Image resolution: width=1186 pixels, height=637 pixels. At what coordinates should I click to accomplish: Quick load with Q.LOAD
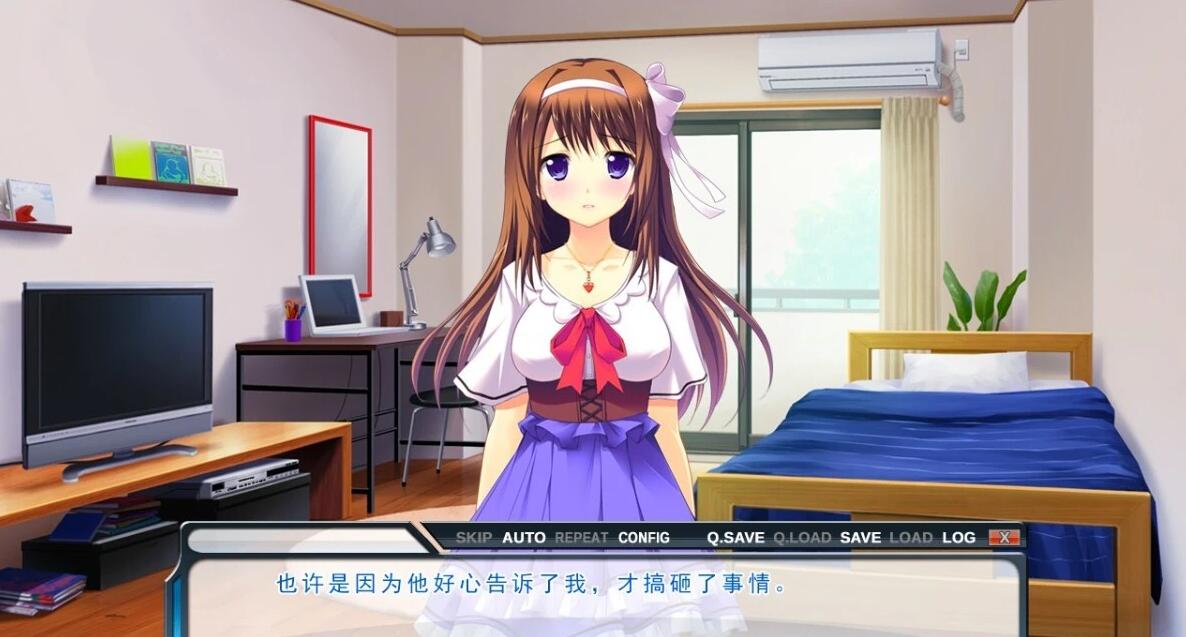click(x=802, y=538)
